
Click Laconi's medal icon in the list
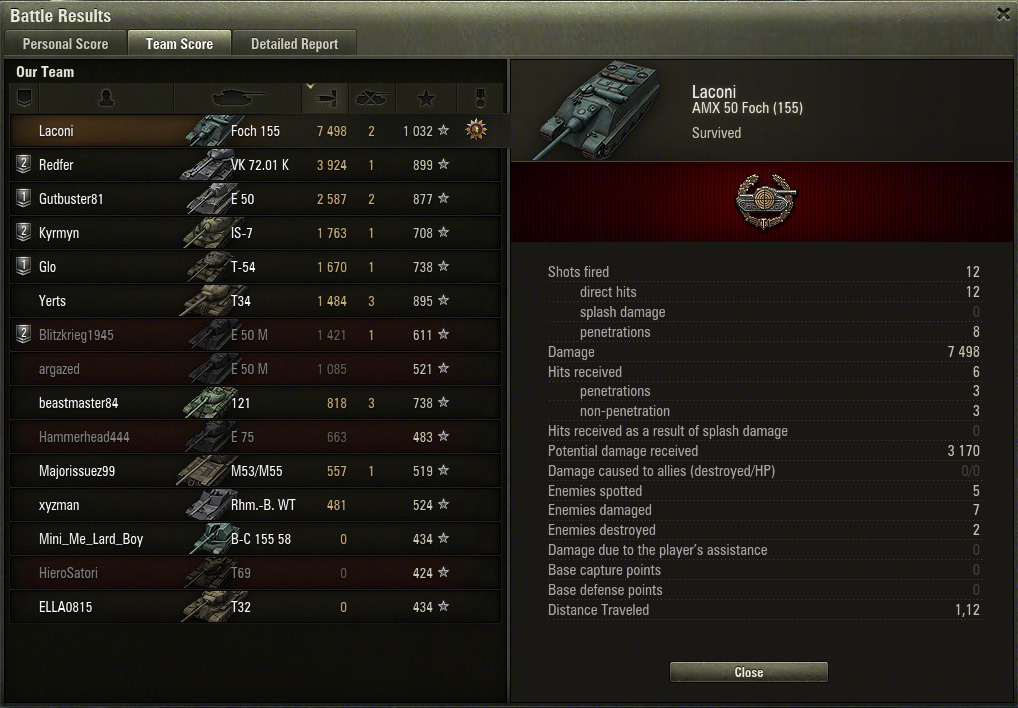[x=476, y=130]
